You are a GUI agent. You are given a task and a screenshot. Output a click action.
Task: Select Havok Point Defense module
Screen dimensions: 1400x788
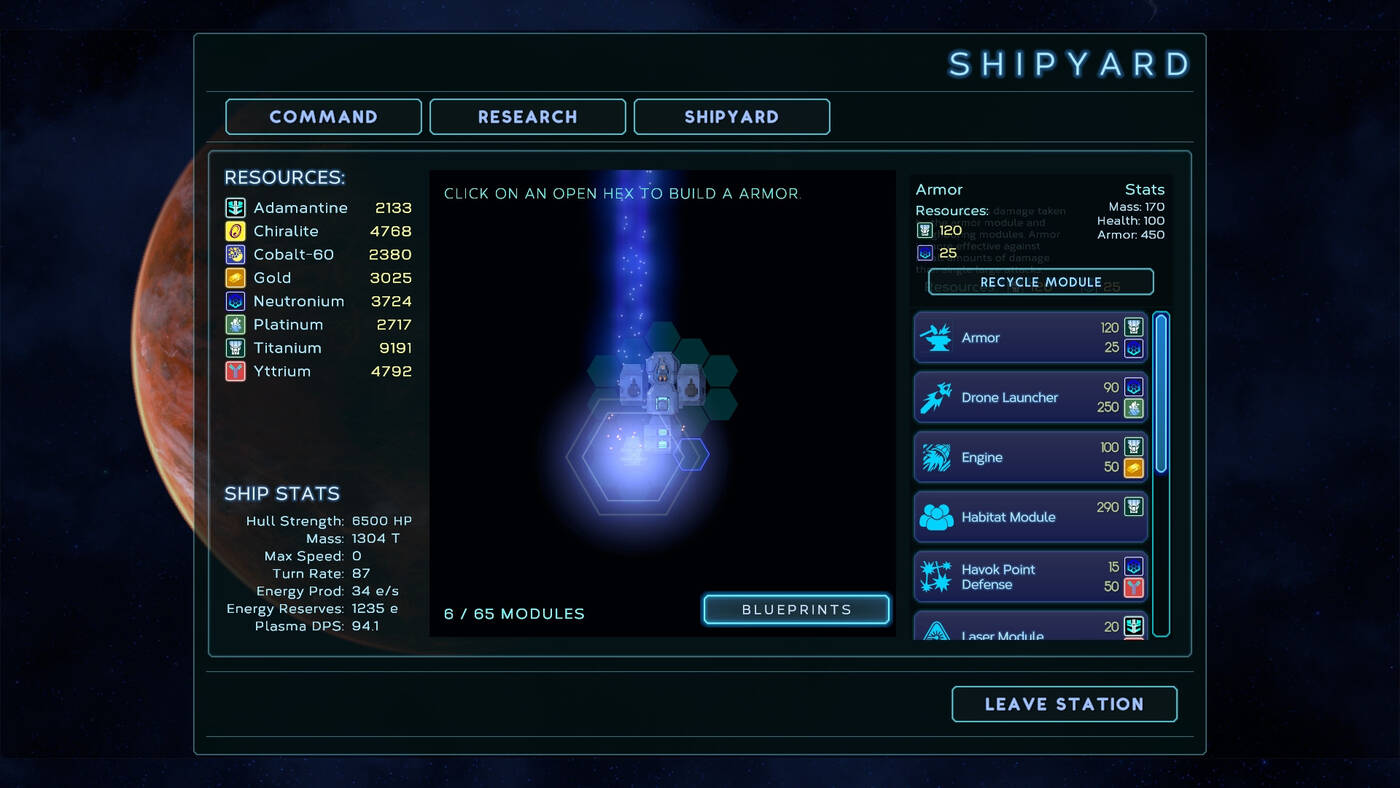point(1030,577)
